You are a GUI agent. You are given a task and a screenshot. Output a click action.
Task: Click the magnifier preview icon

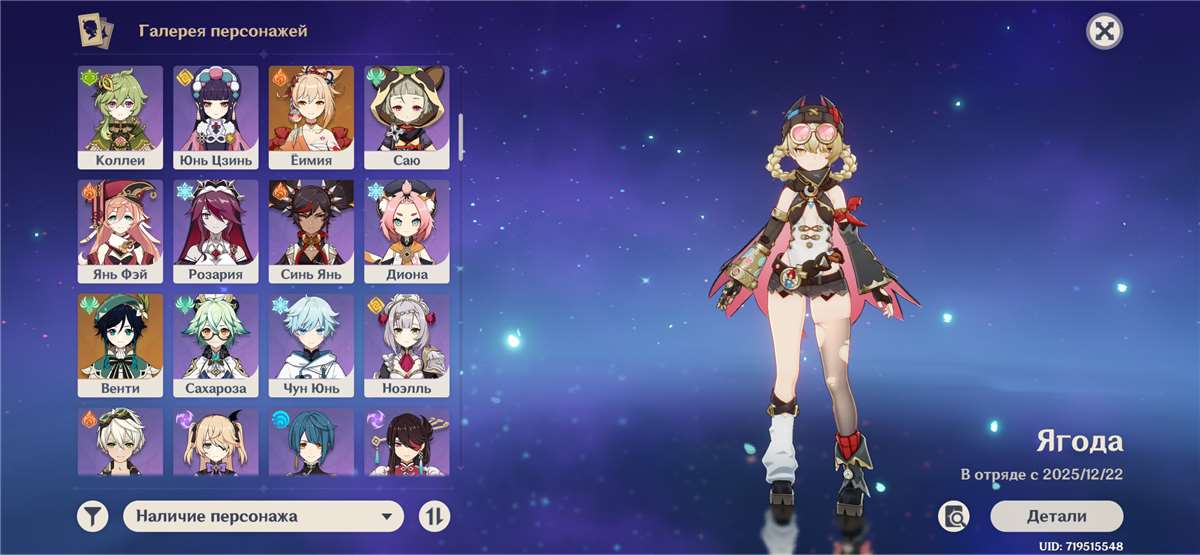click(954, 516)
